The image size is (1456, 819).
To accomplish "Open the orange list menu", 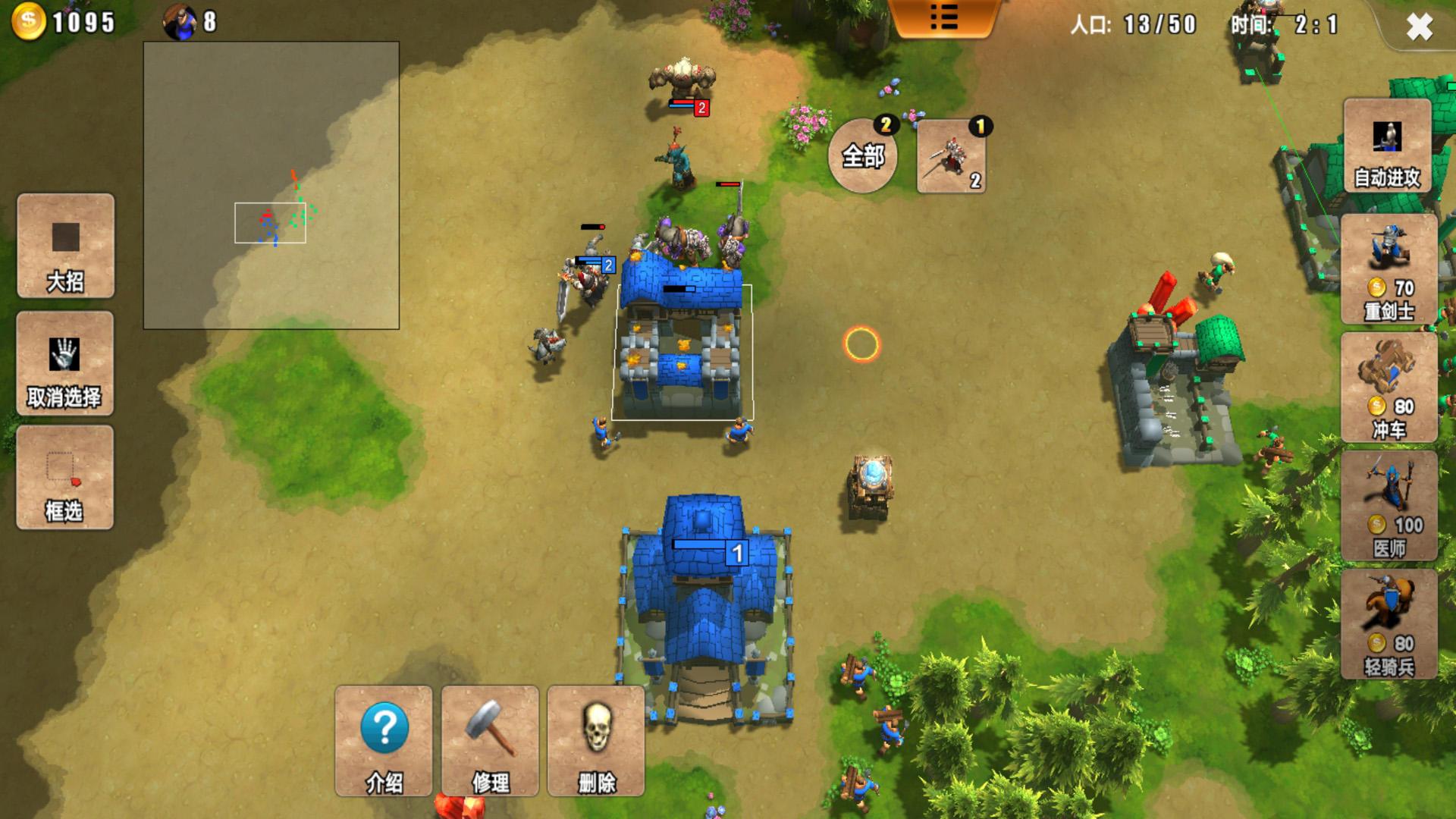I will coord(944,17).
